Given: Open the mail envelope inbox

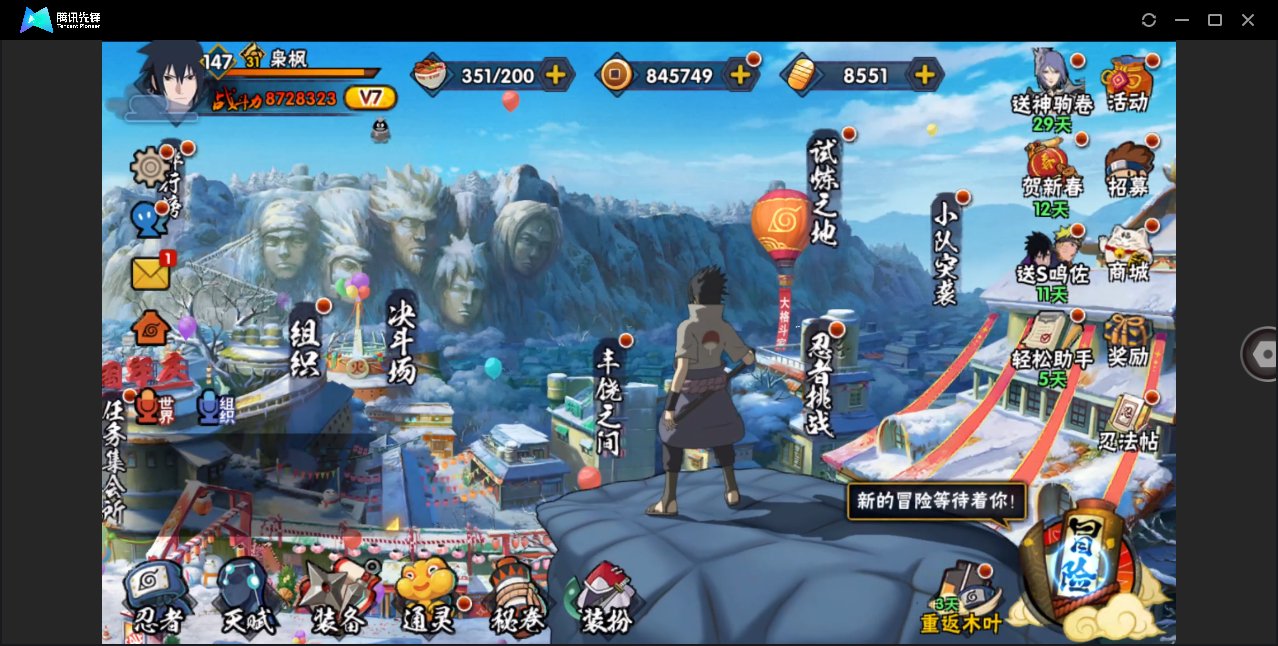Looking at the screenshot, I should click(x=151, y=273).
